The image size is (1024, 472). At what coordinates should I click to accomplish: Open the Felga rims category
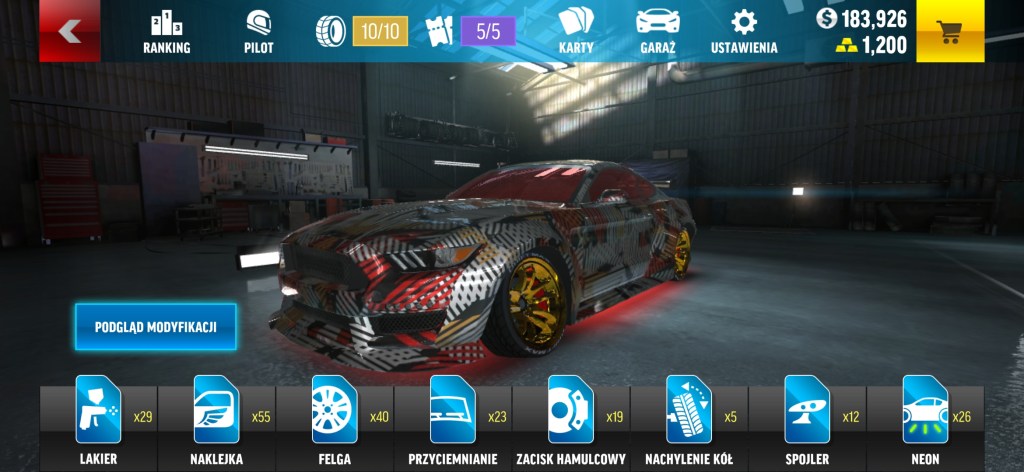click(x=334, y=420)
